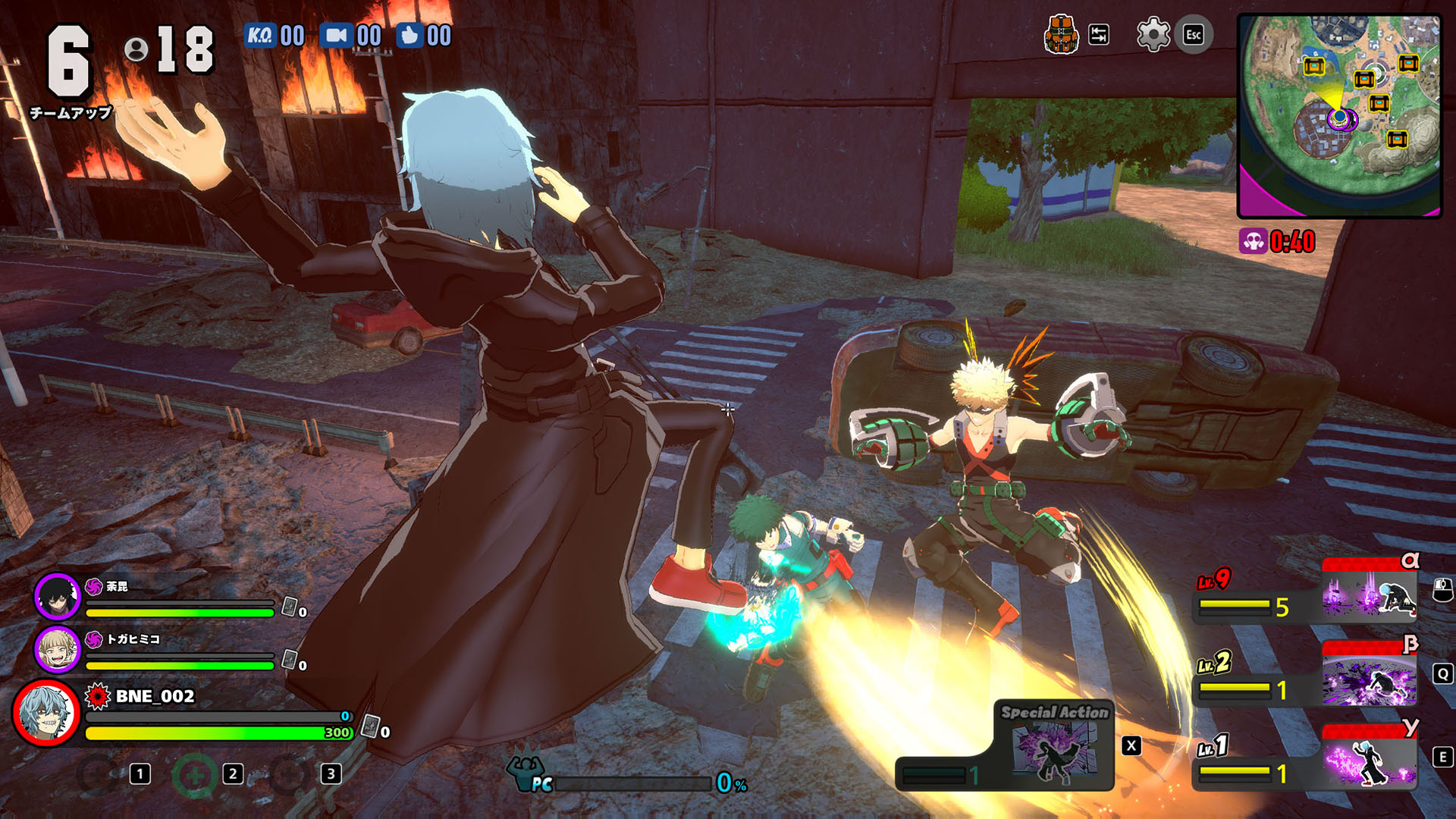This screenshot has width=1456, height=819.
Task: Activate the beta quirk skill icon
Action: point(1369,677)
